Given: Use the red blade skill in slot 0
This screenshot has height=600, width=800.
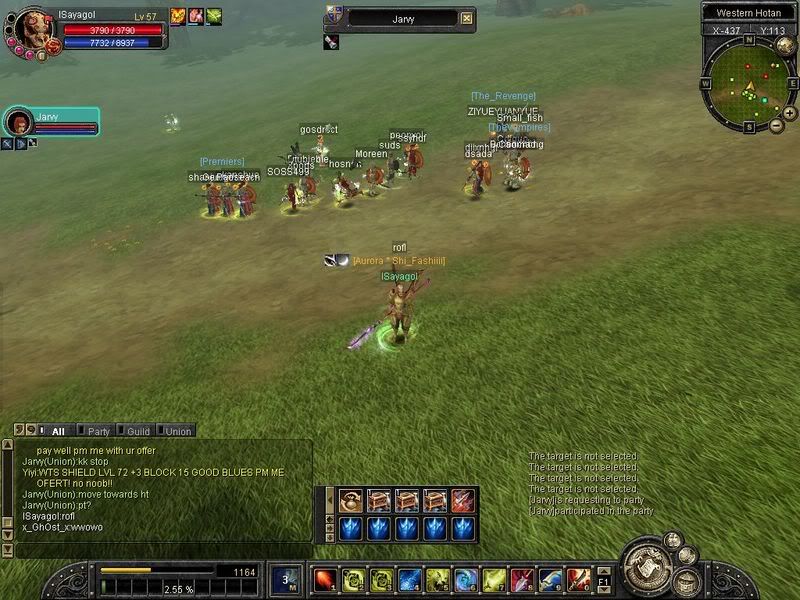Looking at the screenshot, I should click(578, 579).
